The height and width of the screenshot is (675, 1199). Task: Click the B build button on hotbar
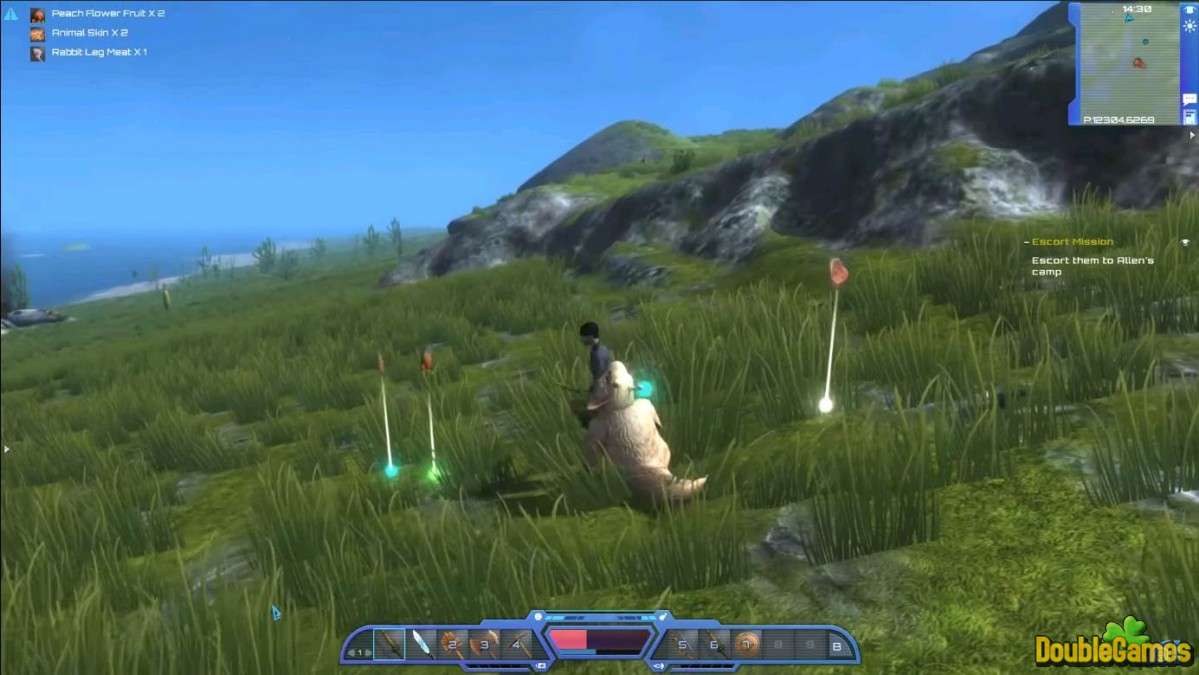tap(838, 648)
